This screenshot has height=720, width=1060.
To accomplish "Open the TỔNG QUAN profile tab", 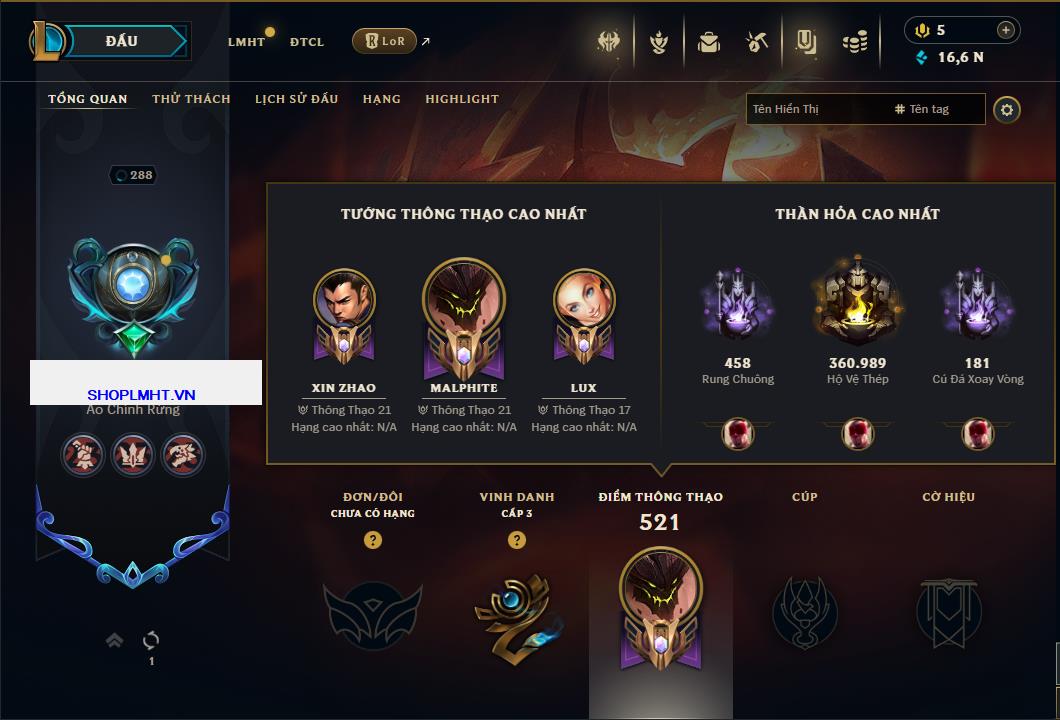I will (88, 99).
